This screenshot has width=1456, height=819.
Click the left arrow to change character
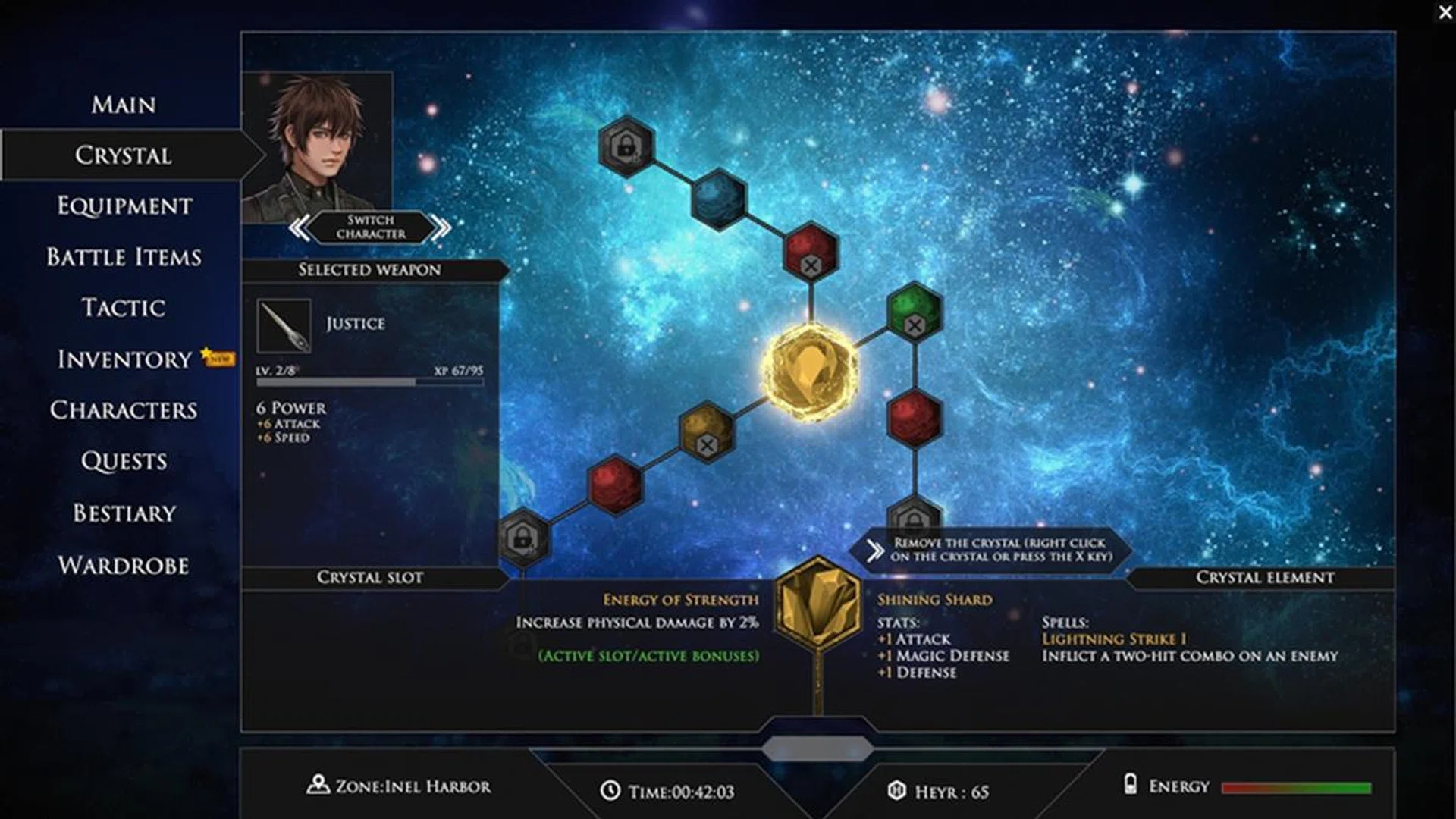[300, 226]
